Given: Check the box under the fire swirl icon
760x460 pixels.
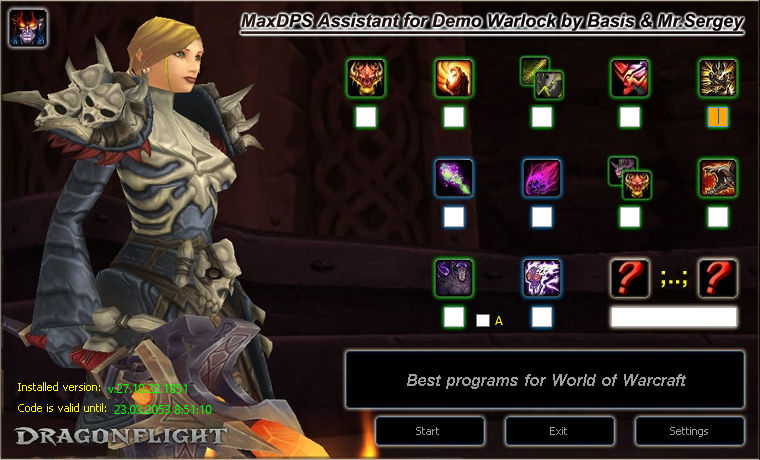Looking at the screenshot, I should pyautogui.click(x=454, y=117).
